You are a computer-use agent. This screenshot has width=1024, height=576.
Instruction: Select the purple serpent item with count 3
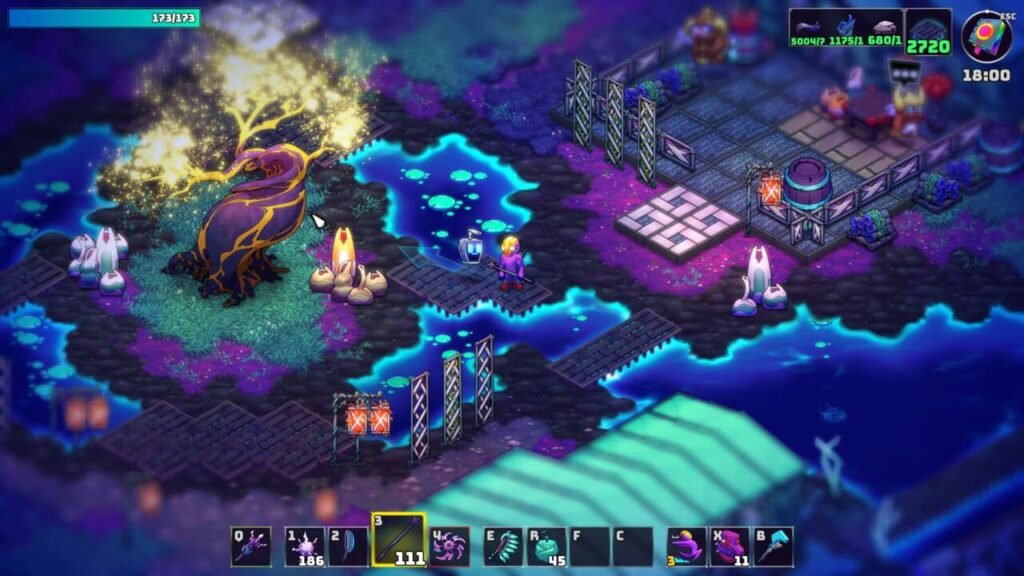coord(687,546)
